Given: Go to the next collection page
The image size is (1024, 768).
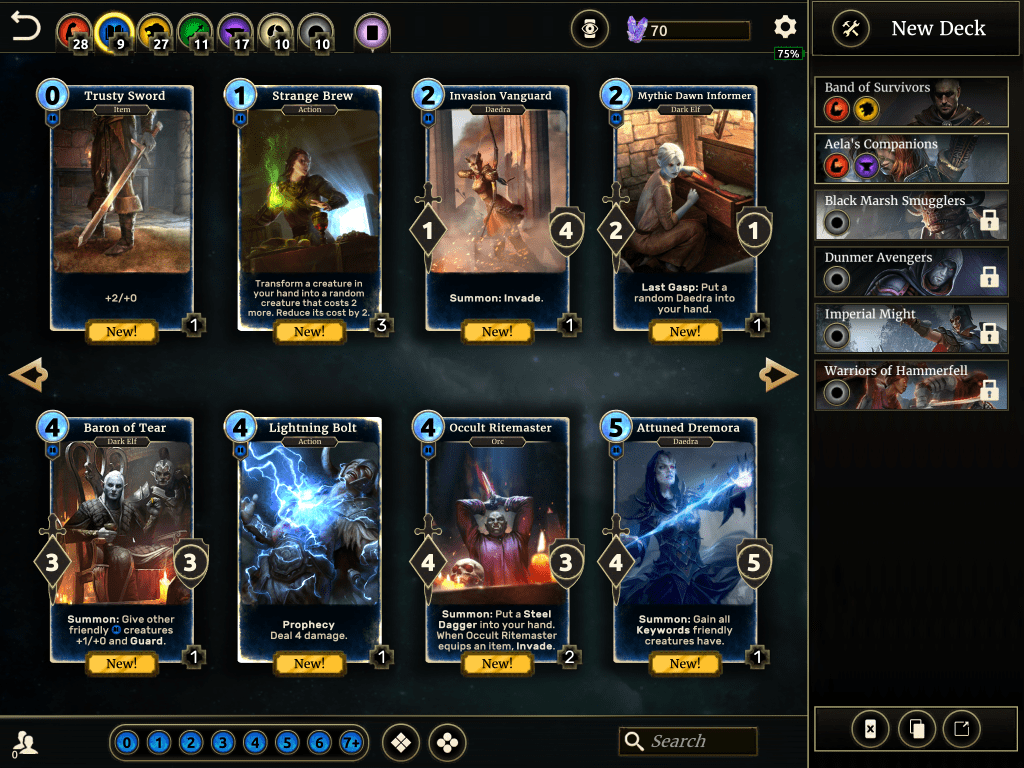Looking at the screenshot, I should point(778,376).
